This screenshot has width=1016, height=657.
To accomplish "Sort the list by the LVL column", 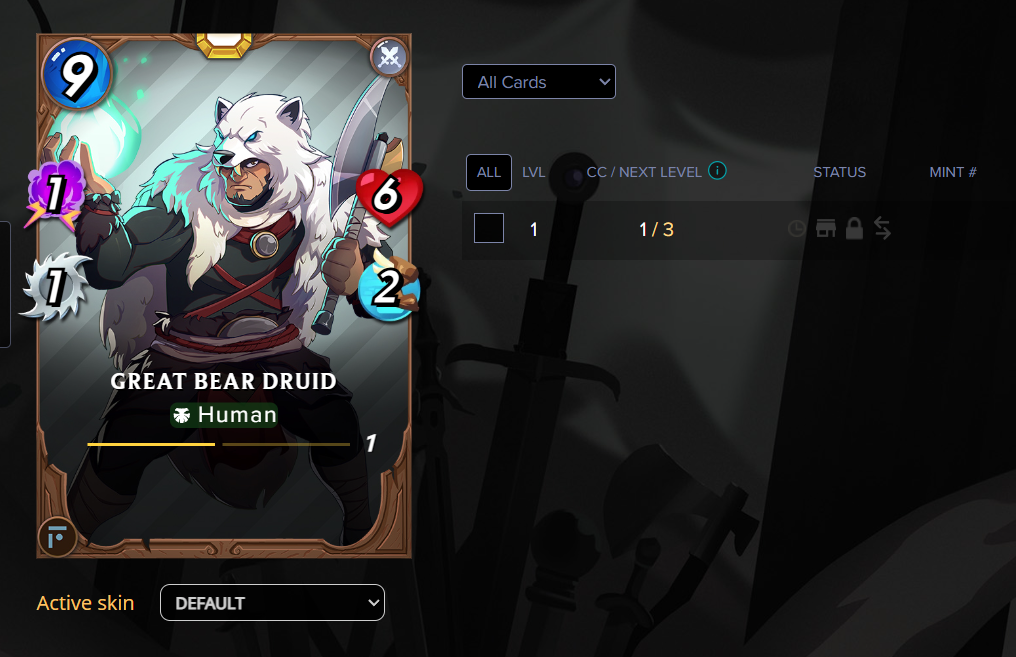I will 534,172.
